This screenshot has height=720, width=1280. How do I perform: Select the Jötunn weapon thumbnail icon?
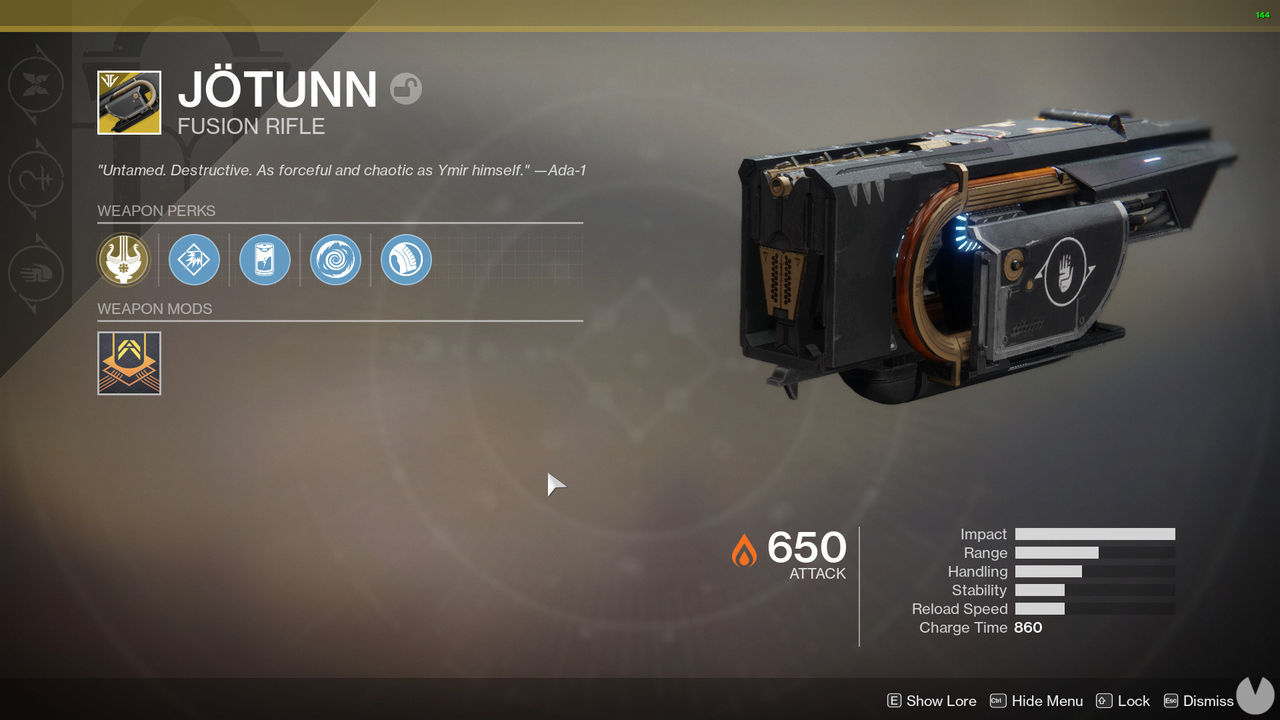coord(129,101)
